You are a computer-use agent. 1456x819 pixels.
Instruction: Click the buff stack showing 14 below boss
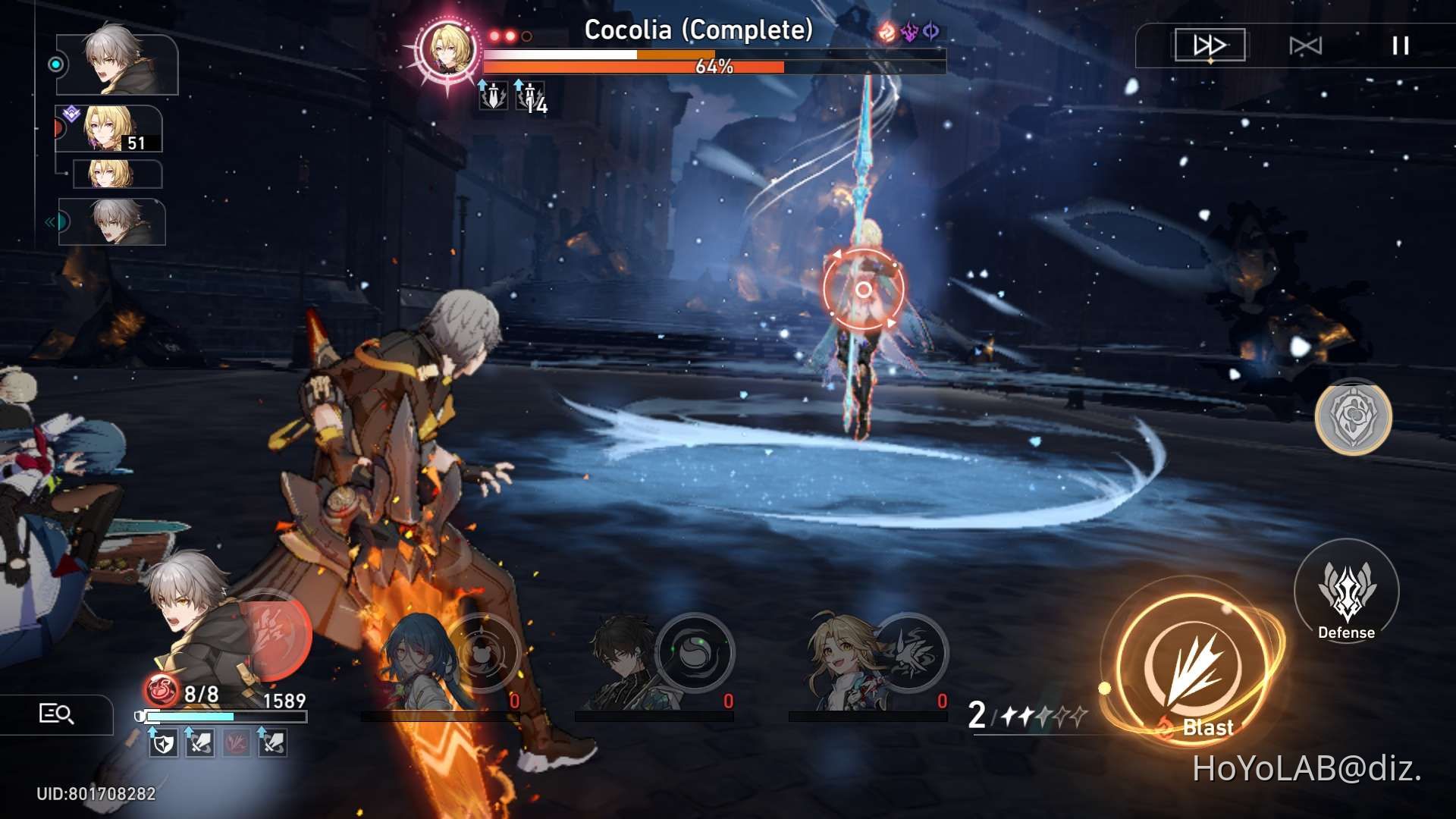tap(529, 97)
